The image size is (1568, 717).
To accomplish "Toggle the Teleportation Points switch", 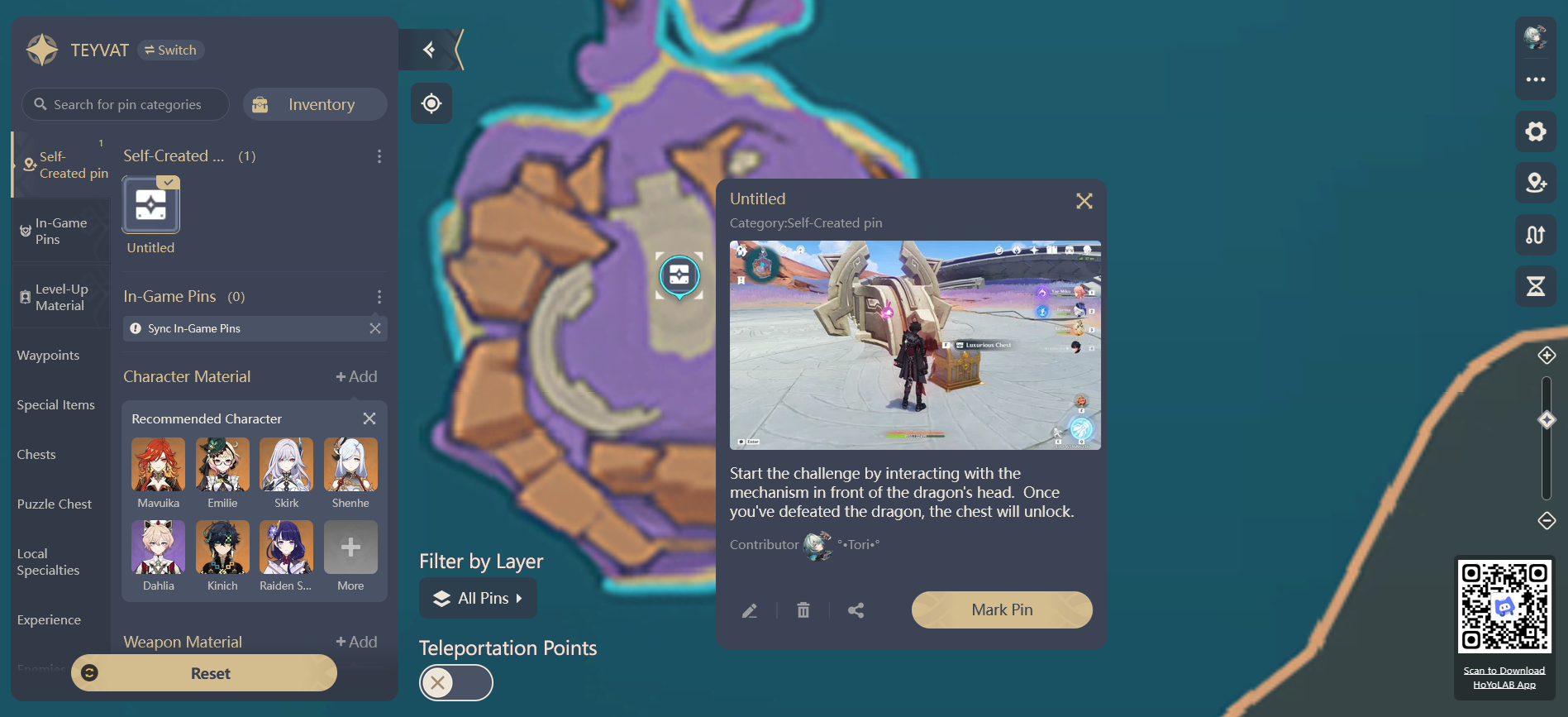I will 455,682.
